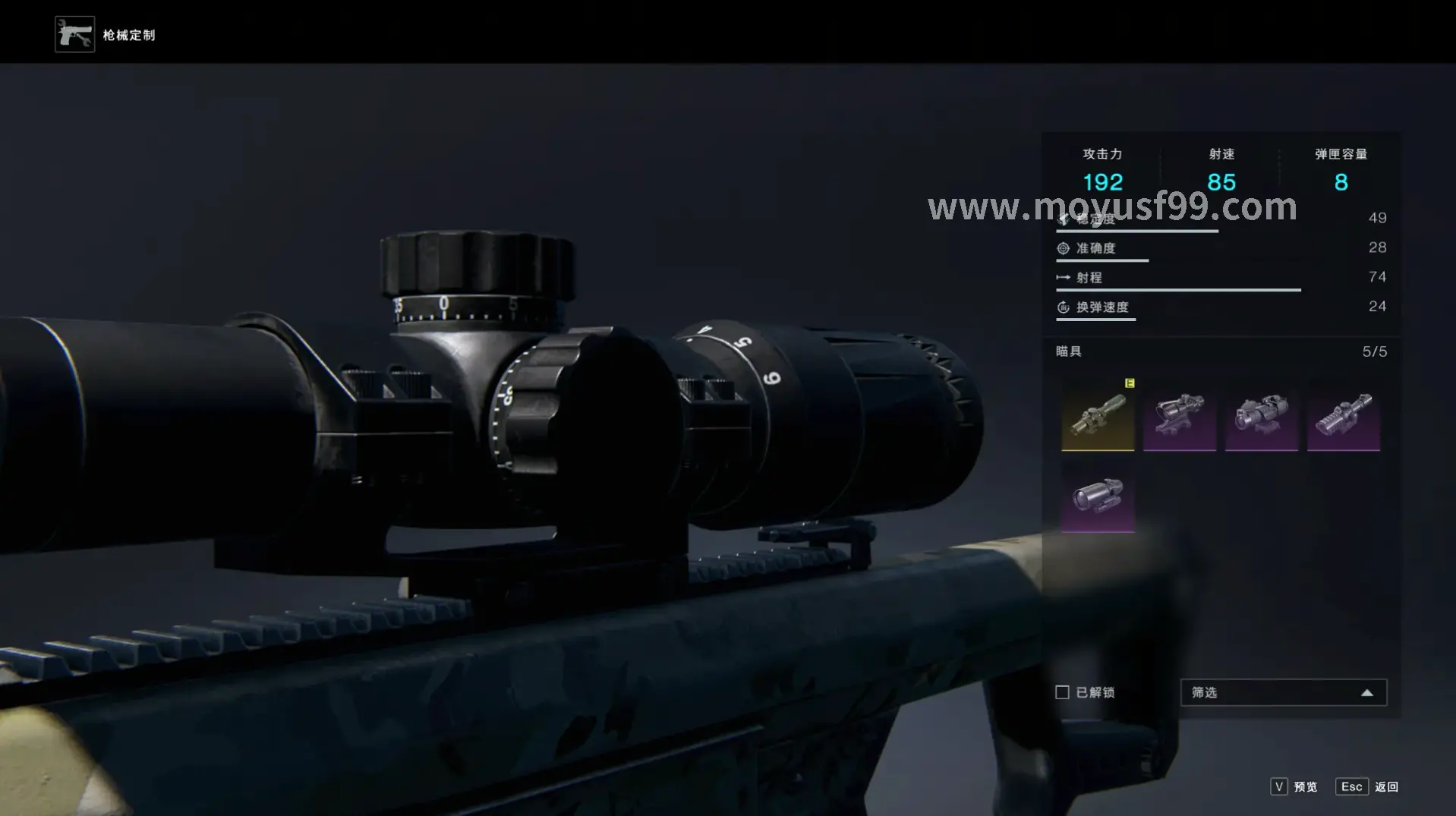Screen dimensions: 1456x816
Task: Select the purple scope with ribbed railed front
Action: tap(1344, 415)
